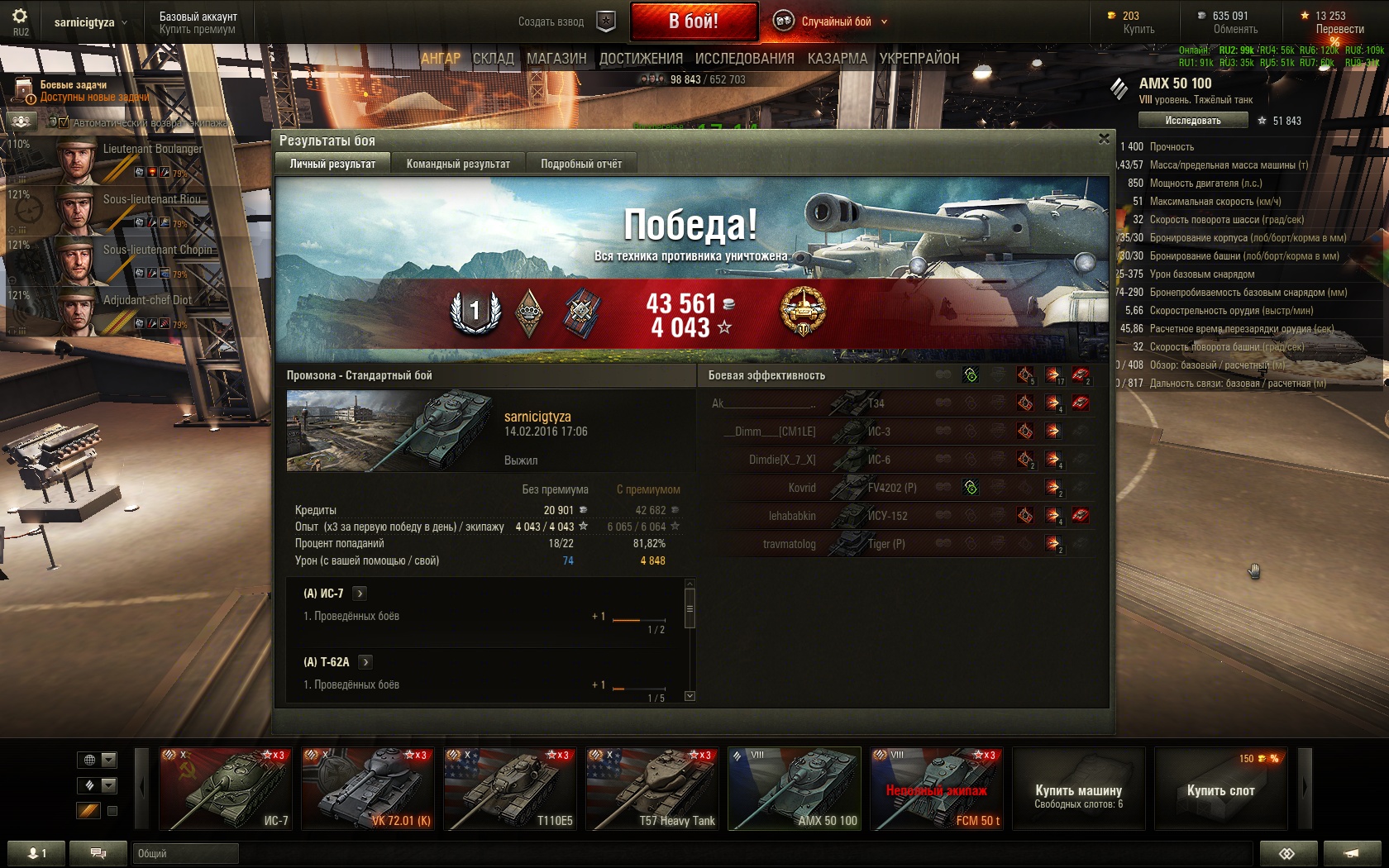The width and height of the screenshot is (1389, 868).
Task: Expand the (A) ИС-7 mission arrow
Action: click(360, 594)
